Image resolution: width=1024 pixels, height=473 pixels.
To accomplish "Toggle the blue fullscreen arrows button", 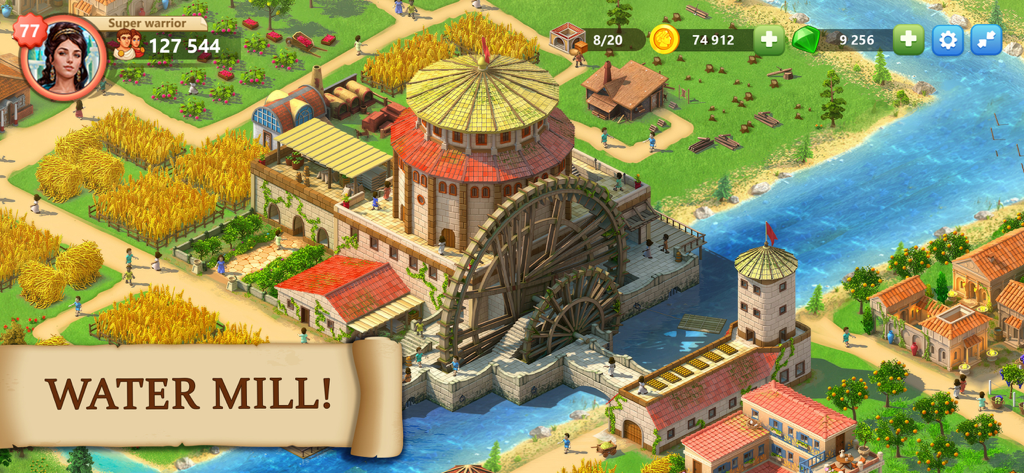I will click(x=986, y=40).
